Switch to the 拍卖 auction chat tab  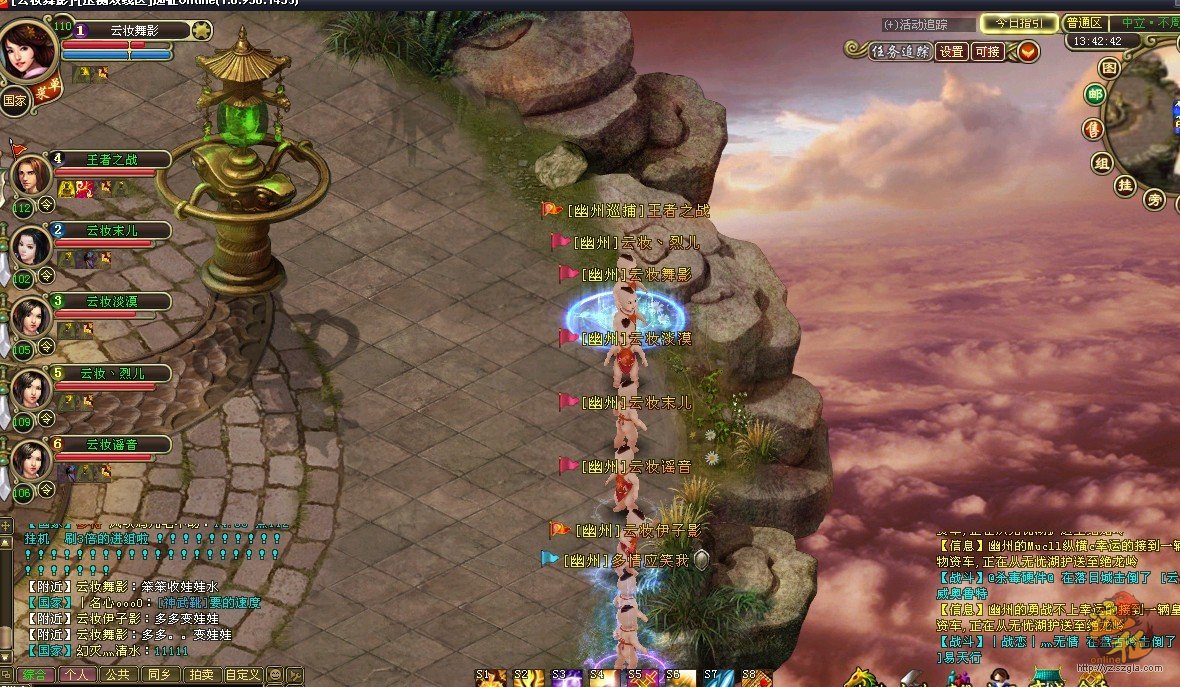[x=200, y=675]
